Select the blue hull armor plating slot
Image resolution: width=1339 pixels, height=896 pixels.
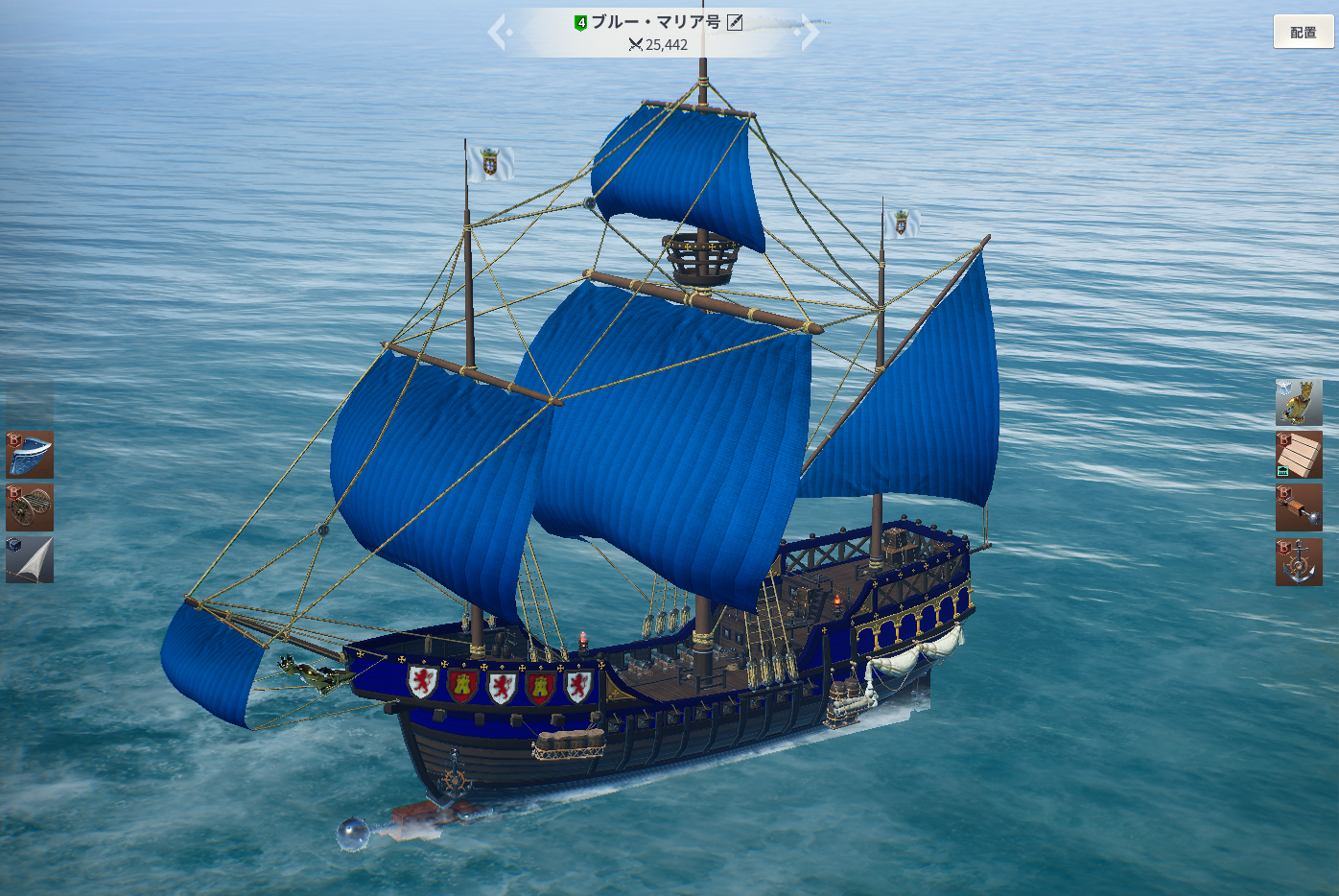pyautogui.click(x=30, y=455)
